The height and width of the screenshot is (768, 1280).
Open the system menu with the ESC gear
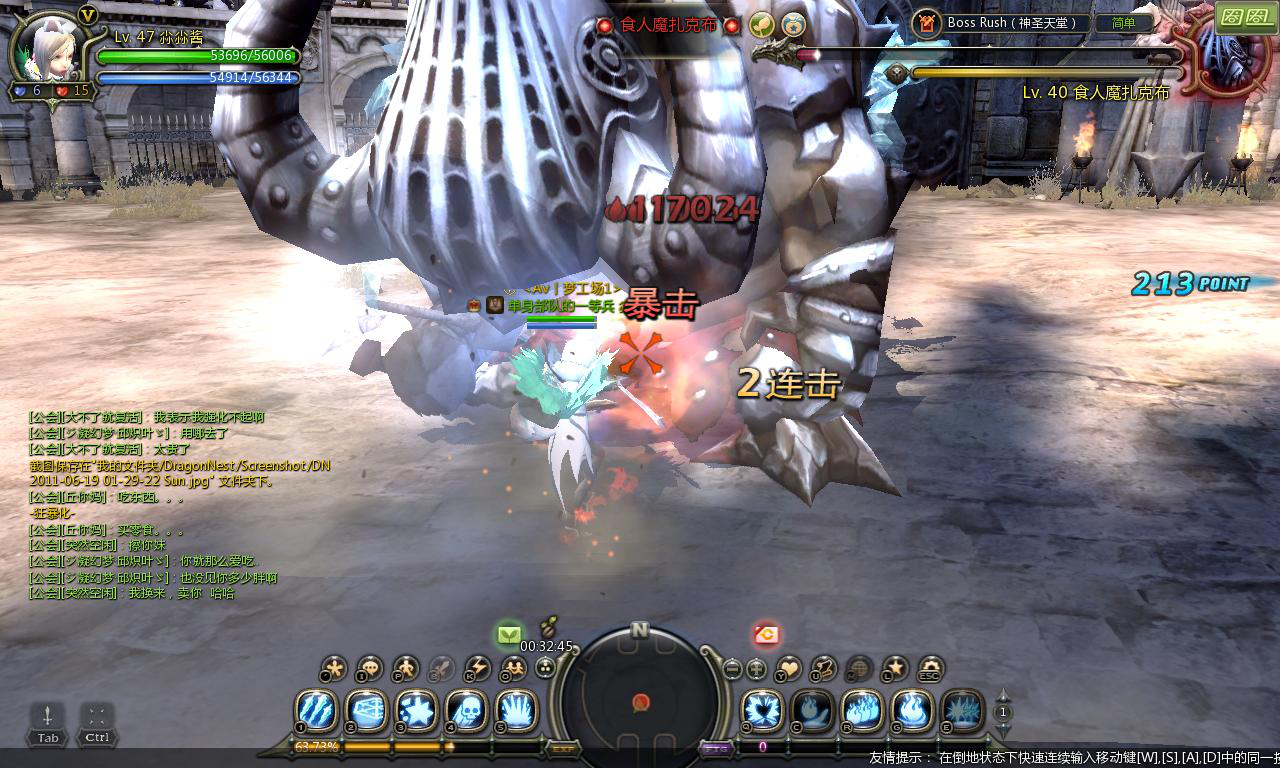pos(931,668)
